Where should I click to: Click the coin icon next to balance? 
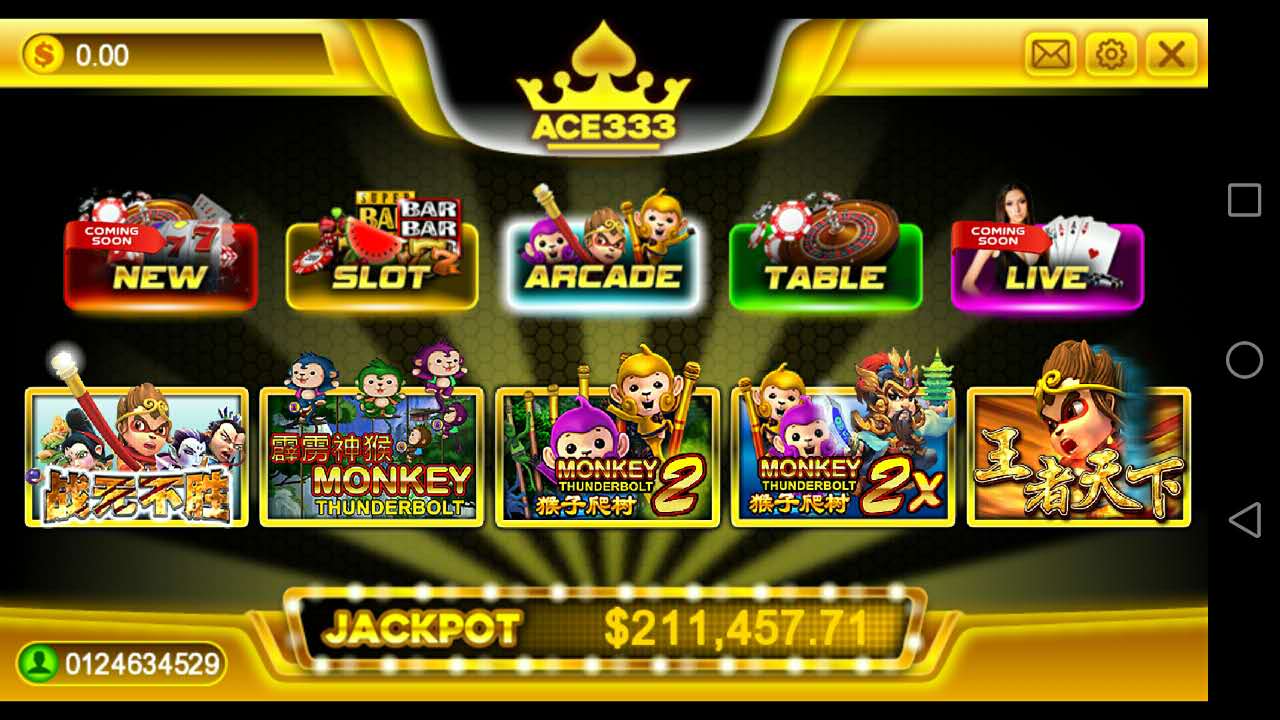coord(42,55)
